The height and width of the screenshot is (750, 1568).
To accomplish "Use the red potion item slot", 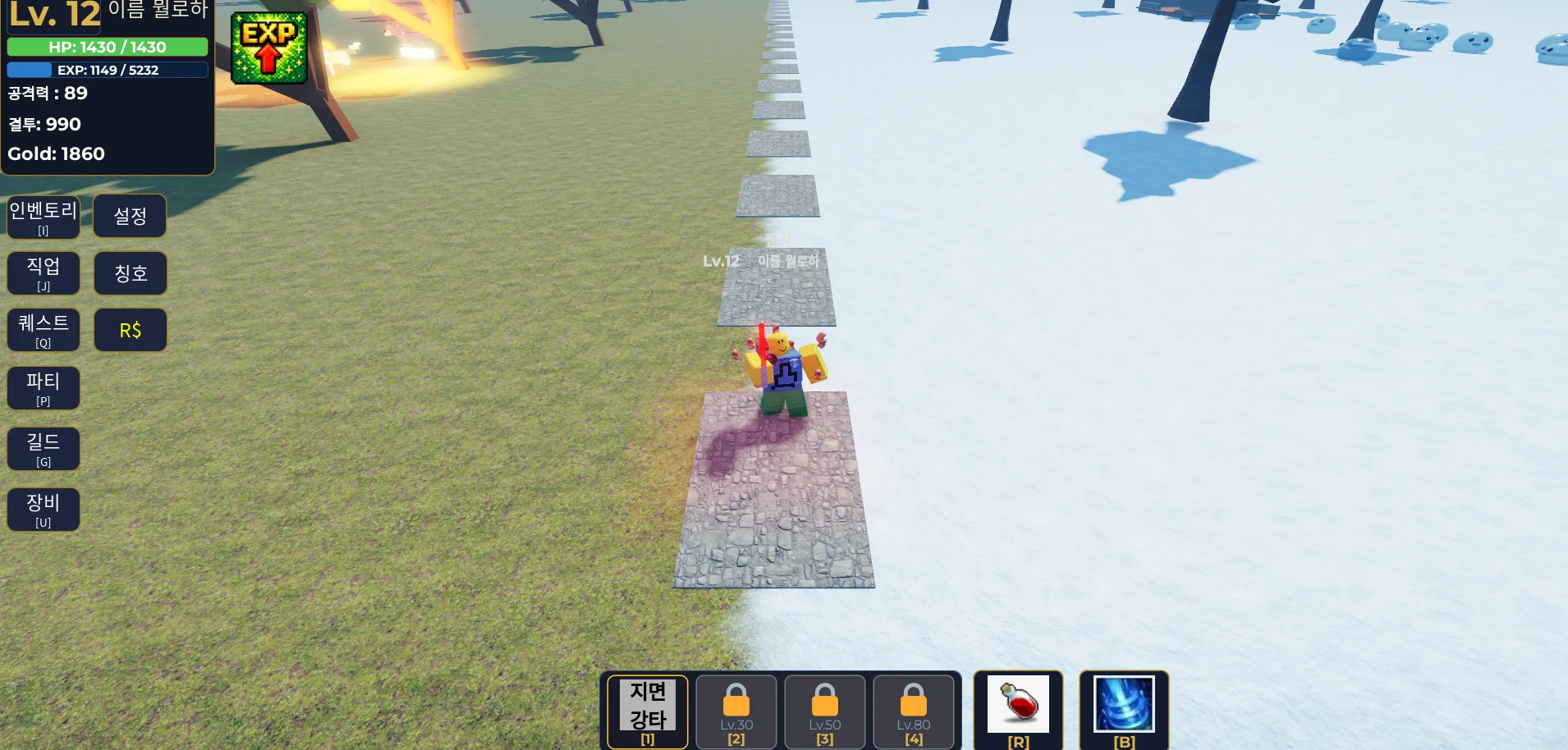I will (1018, 706).
